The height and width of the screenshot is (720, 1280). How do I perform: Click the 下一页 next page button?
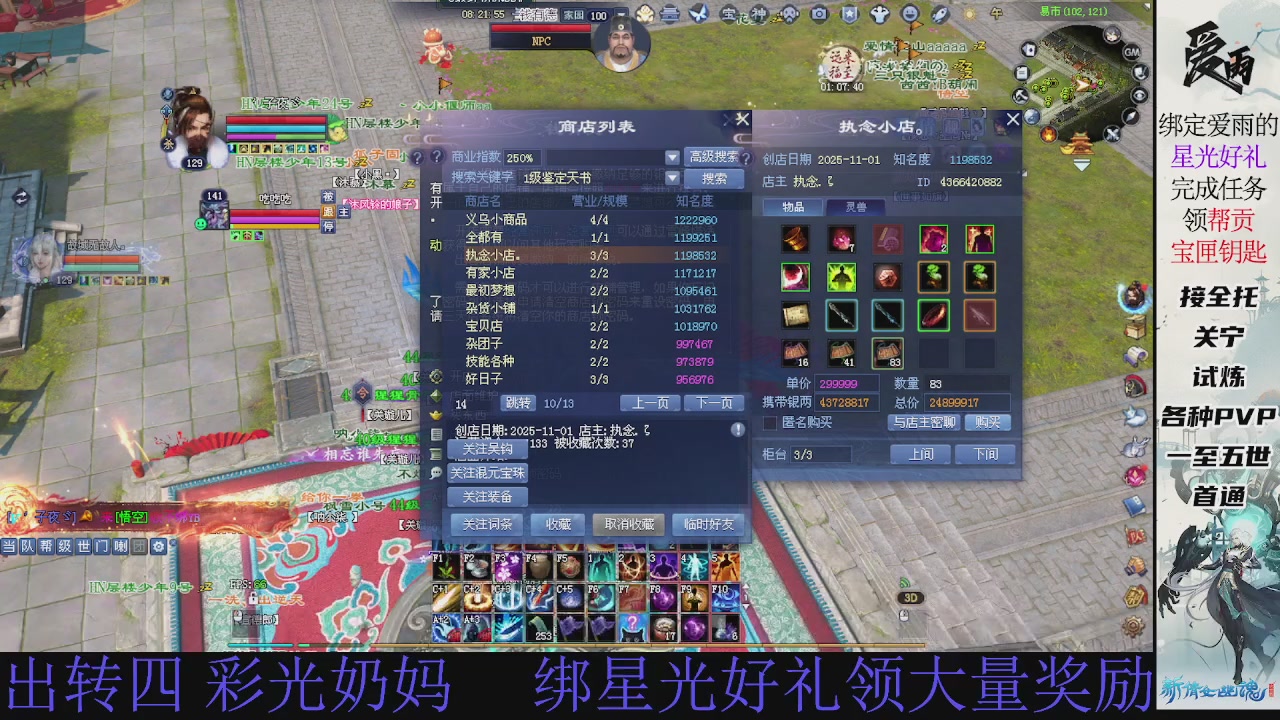tap(713, 403)
